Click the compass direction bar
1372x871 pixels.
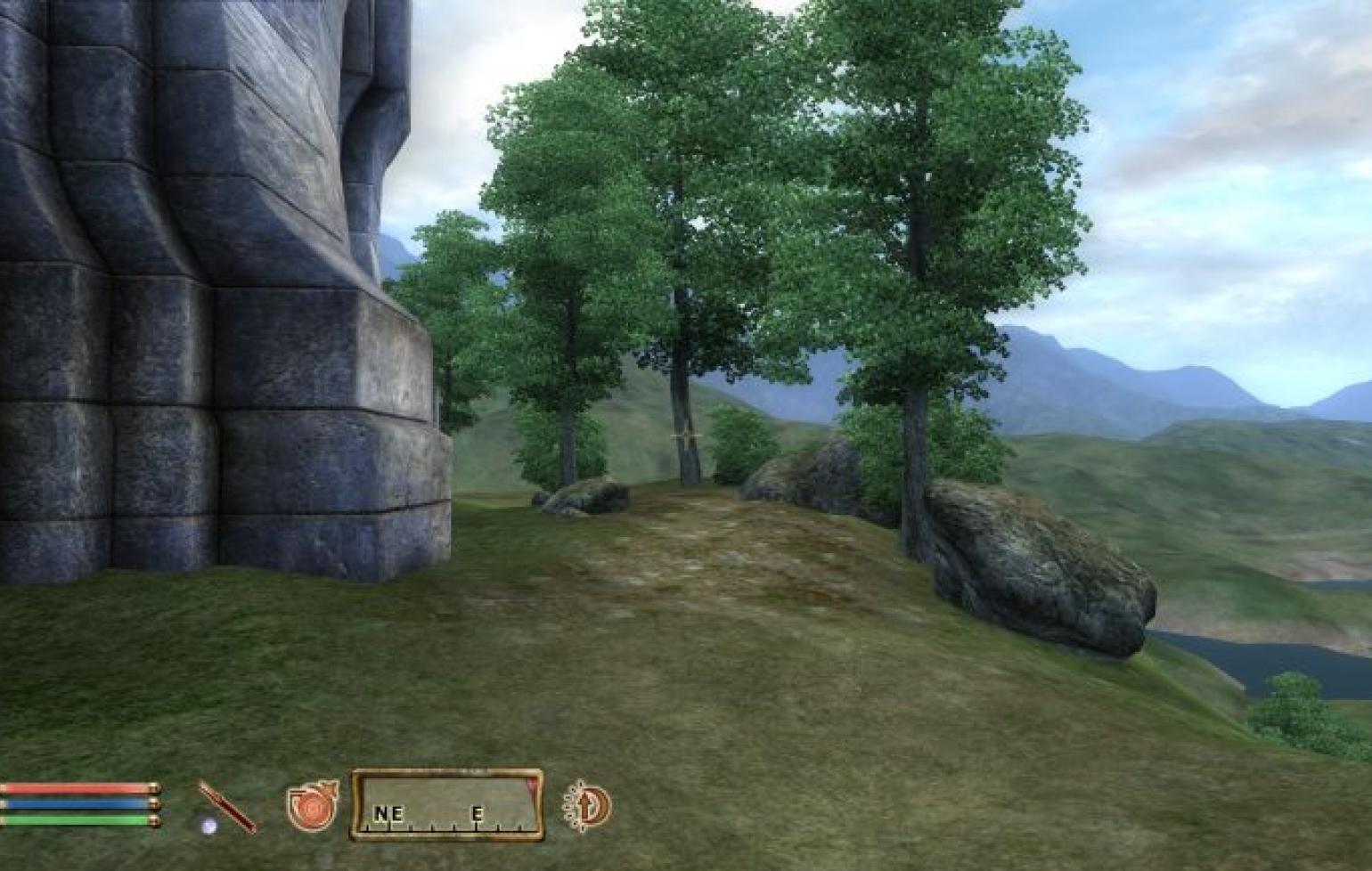tap(447, 806)
